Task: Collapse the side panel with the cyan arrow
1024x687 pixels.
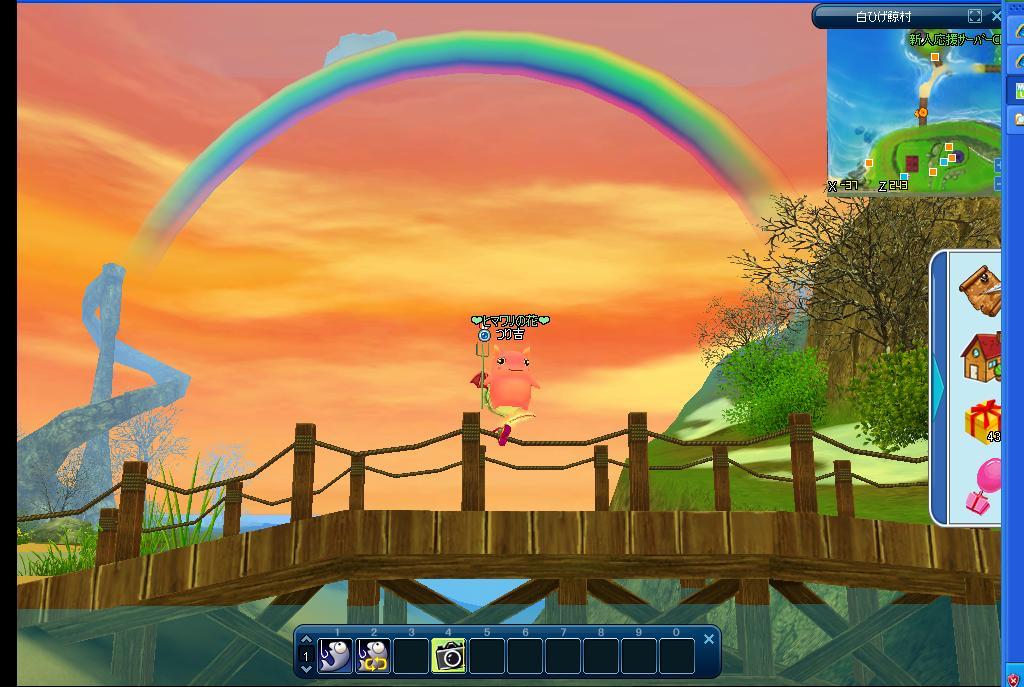Action: [939, 388]
